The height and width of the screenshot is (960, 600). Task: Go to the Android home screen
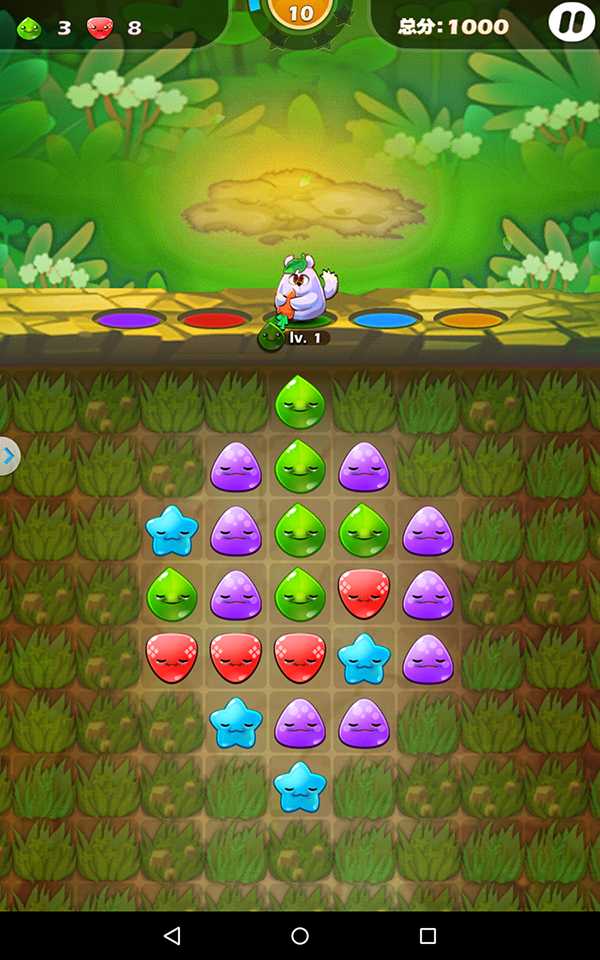click(x=300, y=936)
